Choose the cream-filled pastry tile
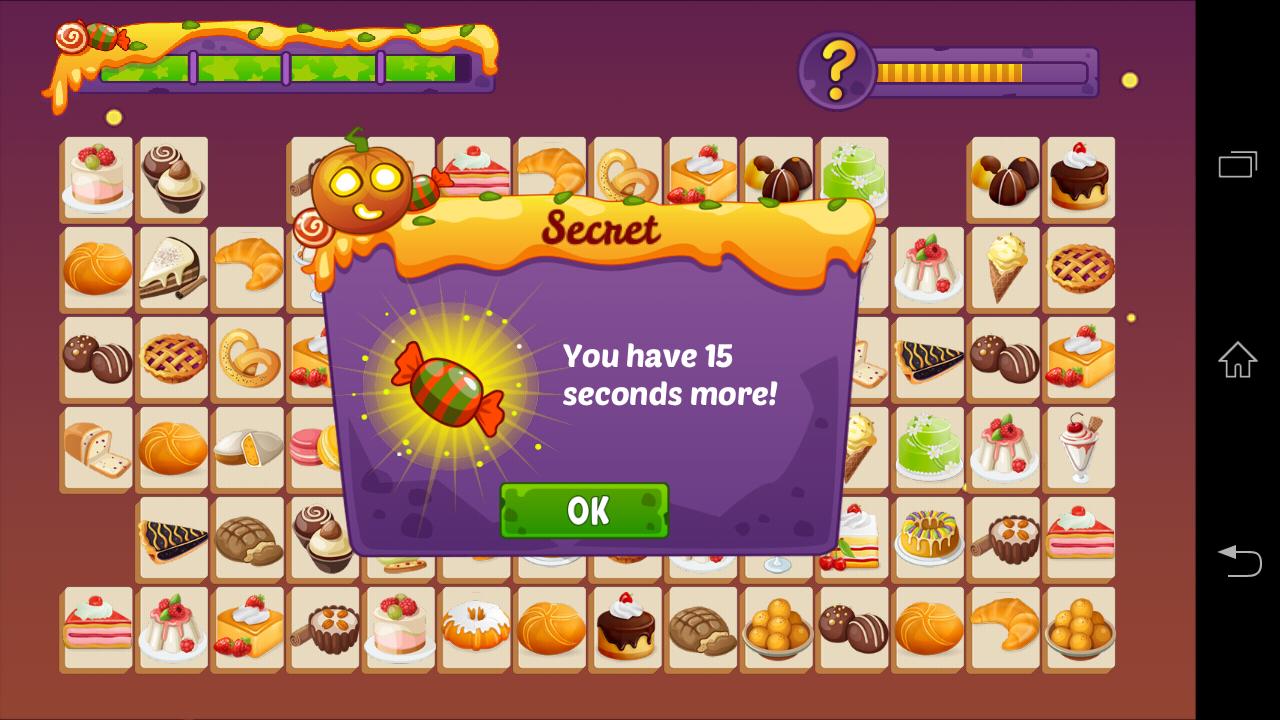 click(247, 449)
